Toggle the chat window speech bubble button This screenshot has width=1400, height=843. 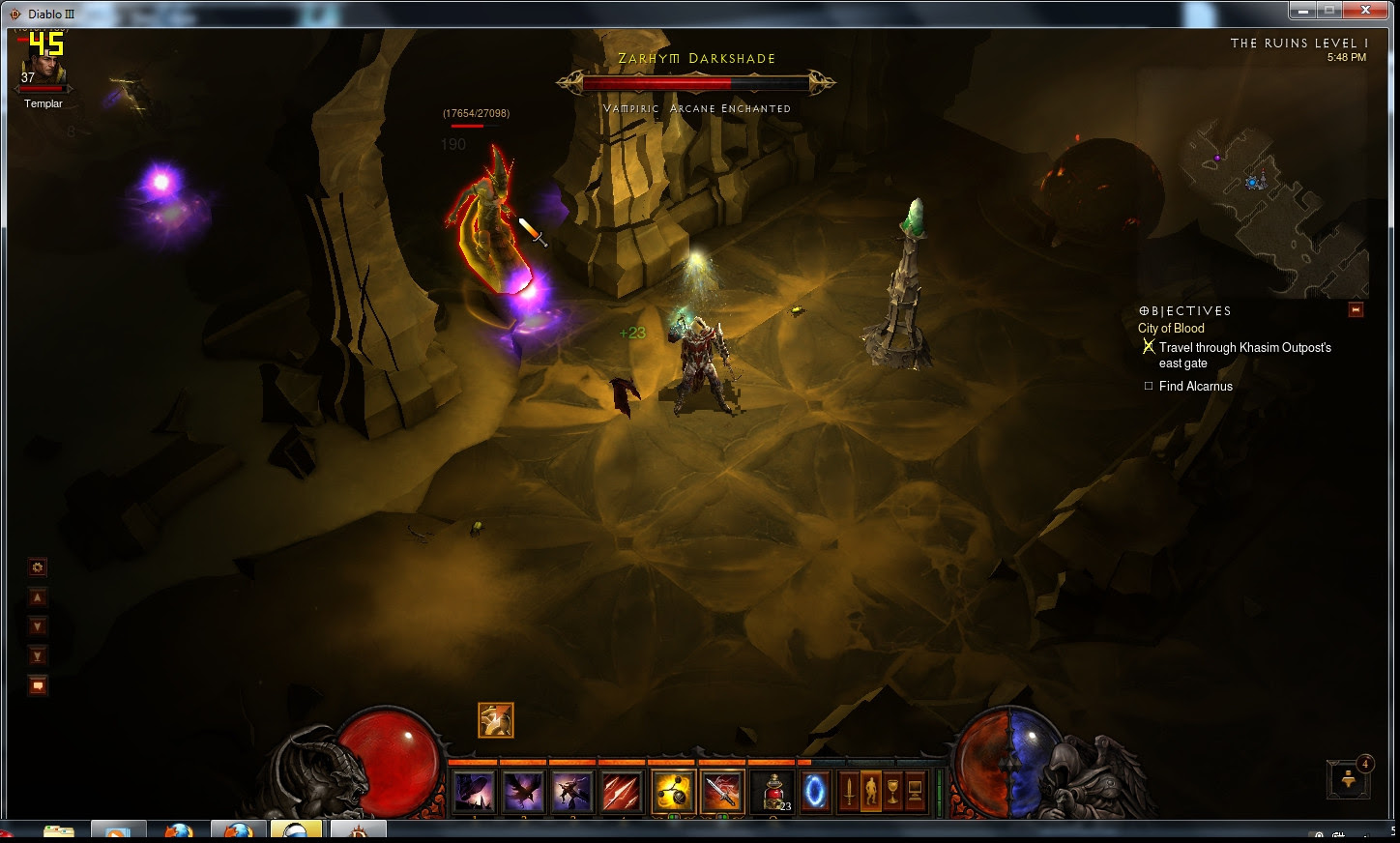38,686
